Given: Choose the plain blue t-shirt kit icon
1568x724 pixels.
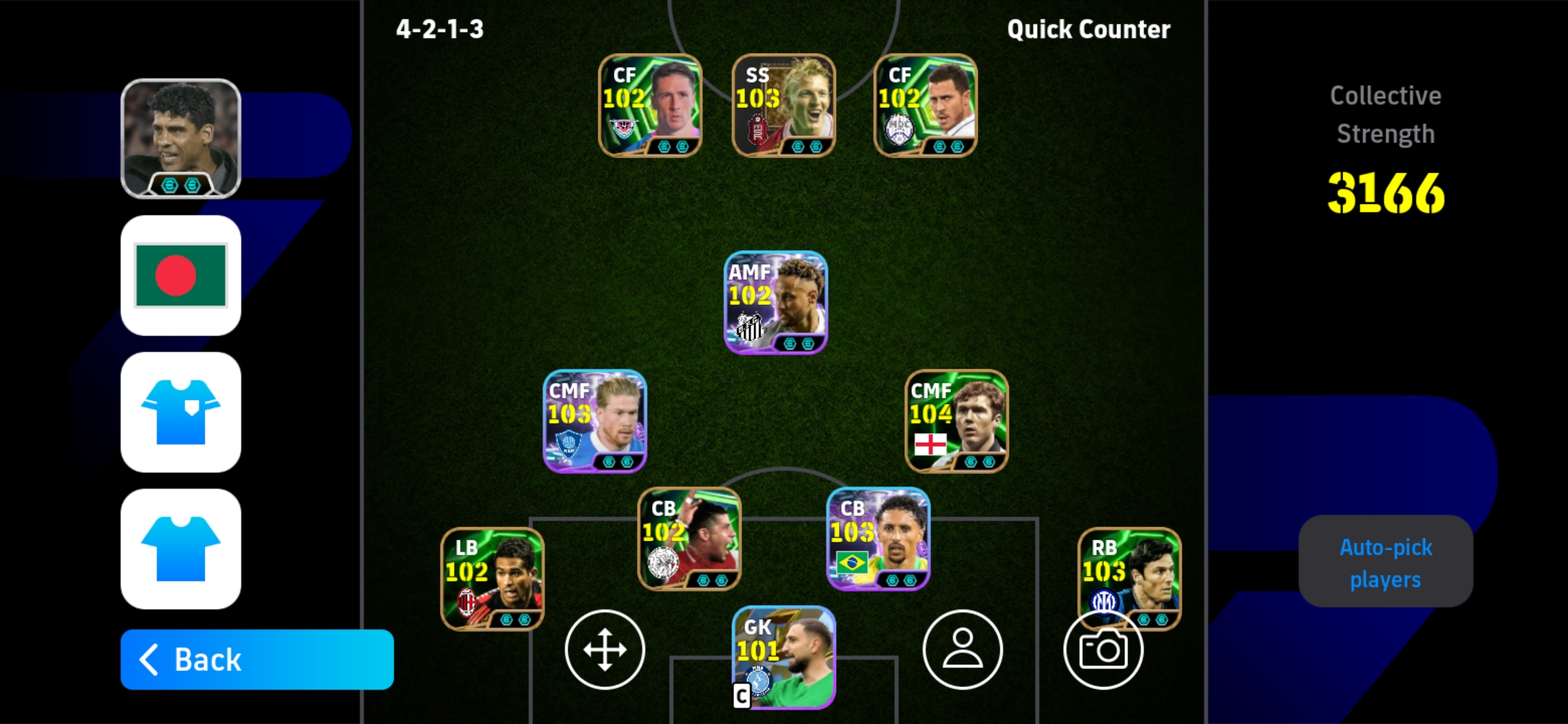Looking at the screenshot, I should 181,549.
